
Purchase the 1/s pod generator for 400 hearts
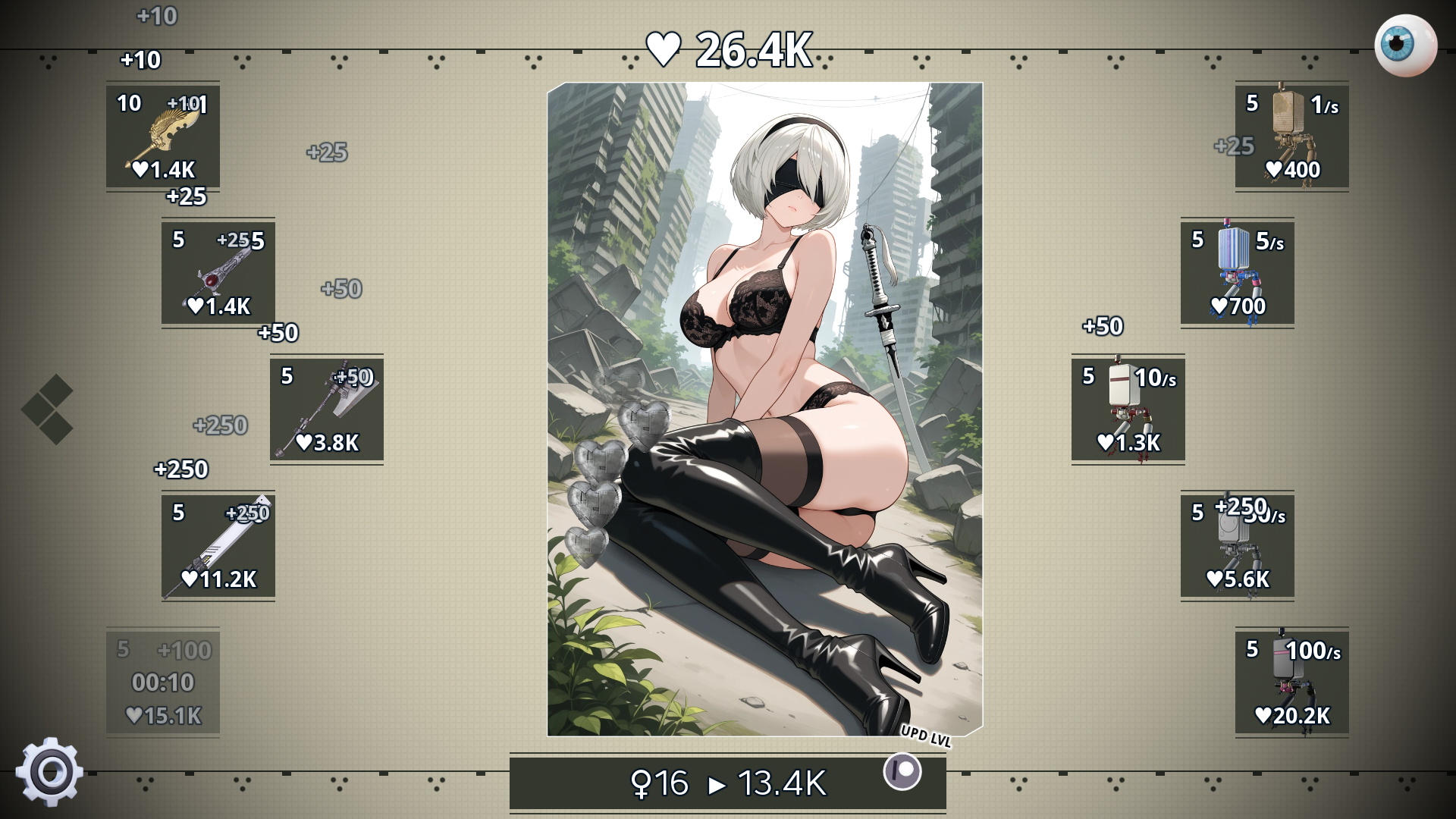(1291, 136)
